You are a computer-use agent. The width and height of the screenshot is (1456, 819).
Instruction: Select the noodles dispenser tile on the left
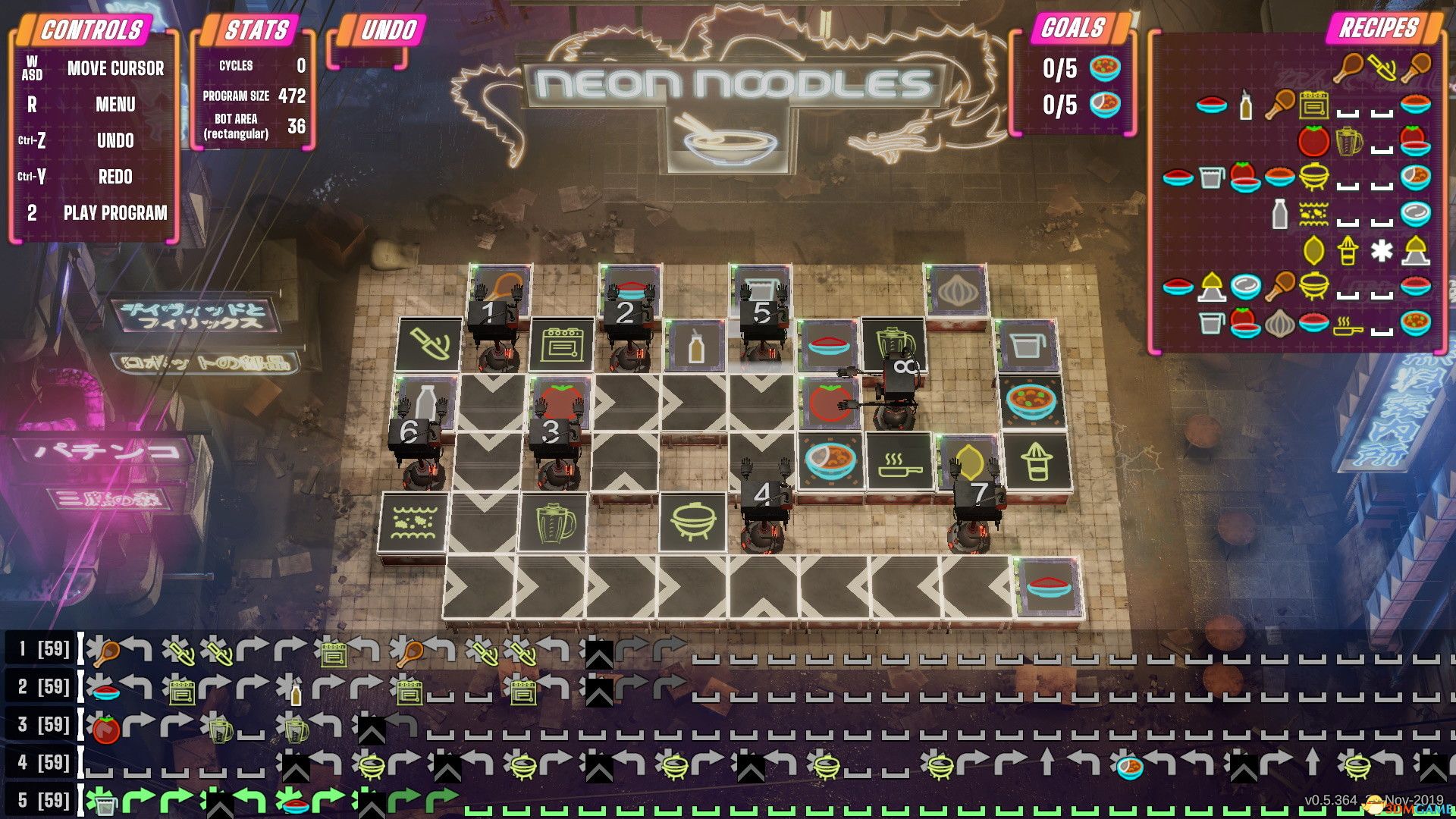416,522
